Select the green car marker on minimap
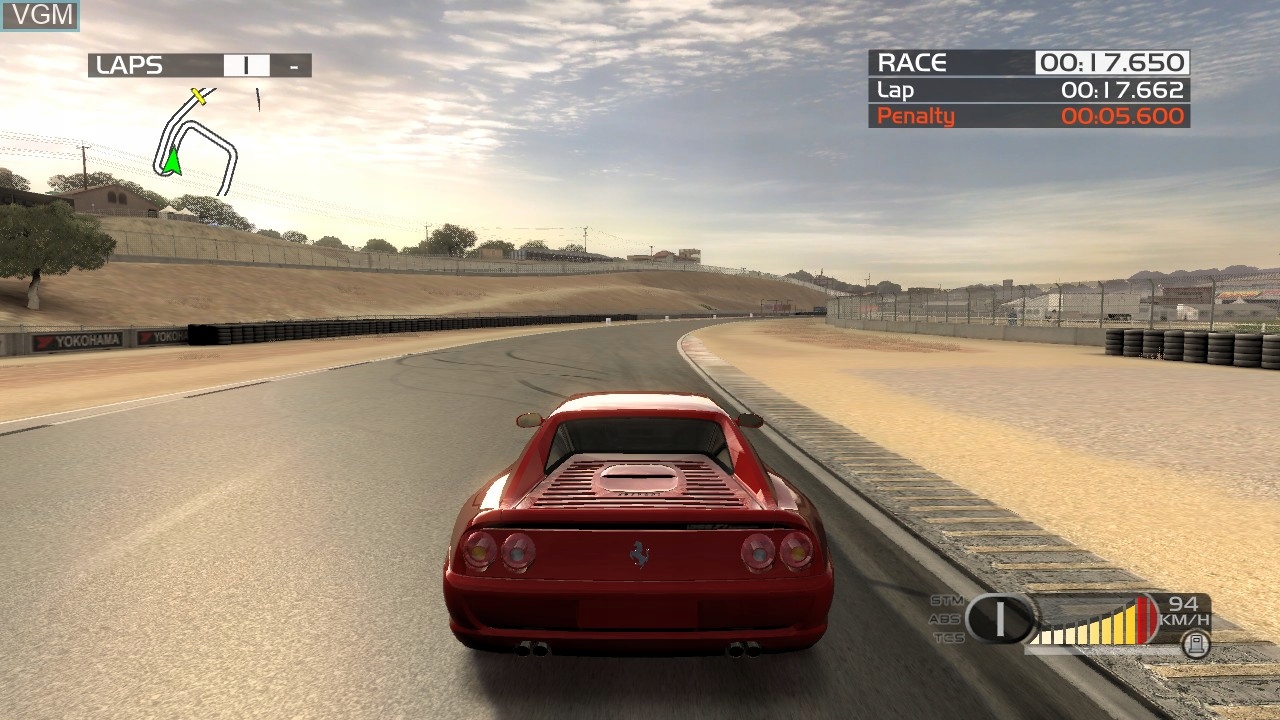 (172, 161)
